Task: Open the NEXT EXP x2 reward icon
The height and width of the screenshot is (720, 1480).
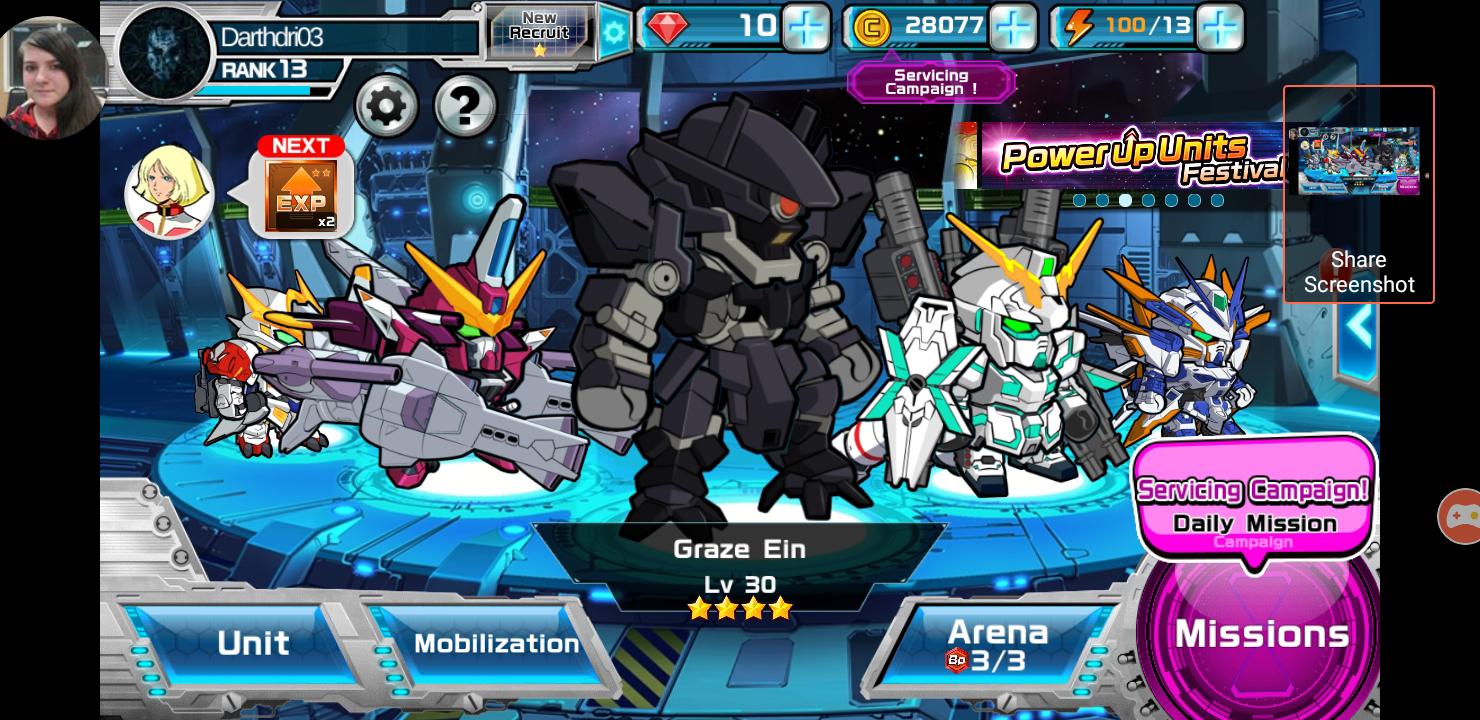Action: coord(301,190)
